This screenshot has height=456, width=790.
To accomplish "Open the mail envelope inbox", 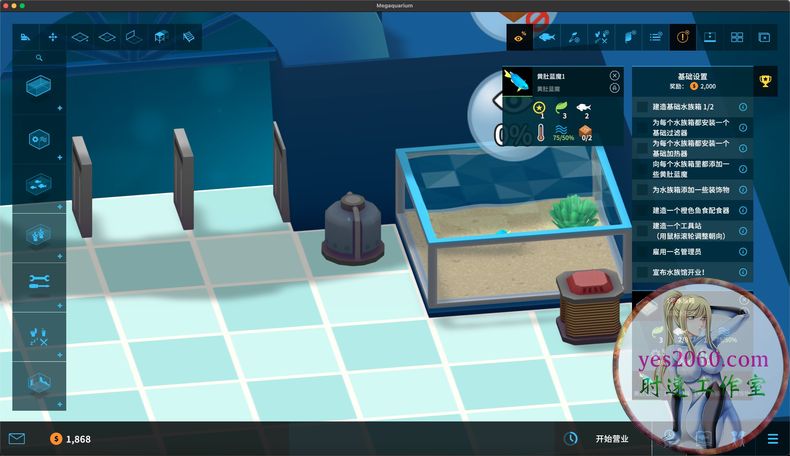I will [x=16, y=438].
